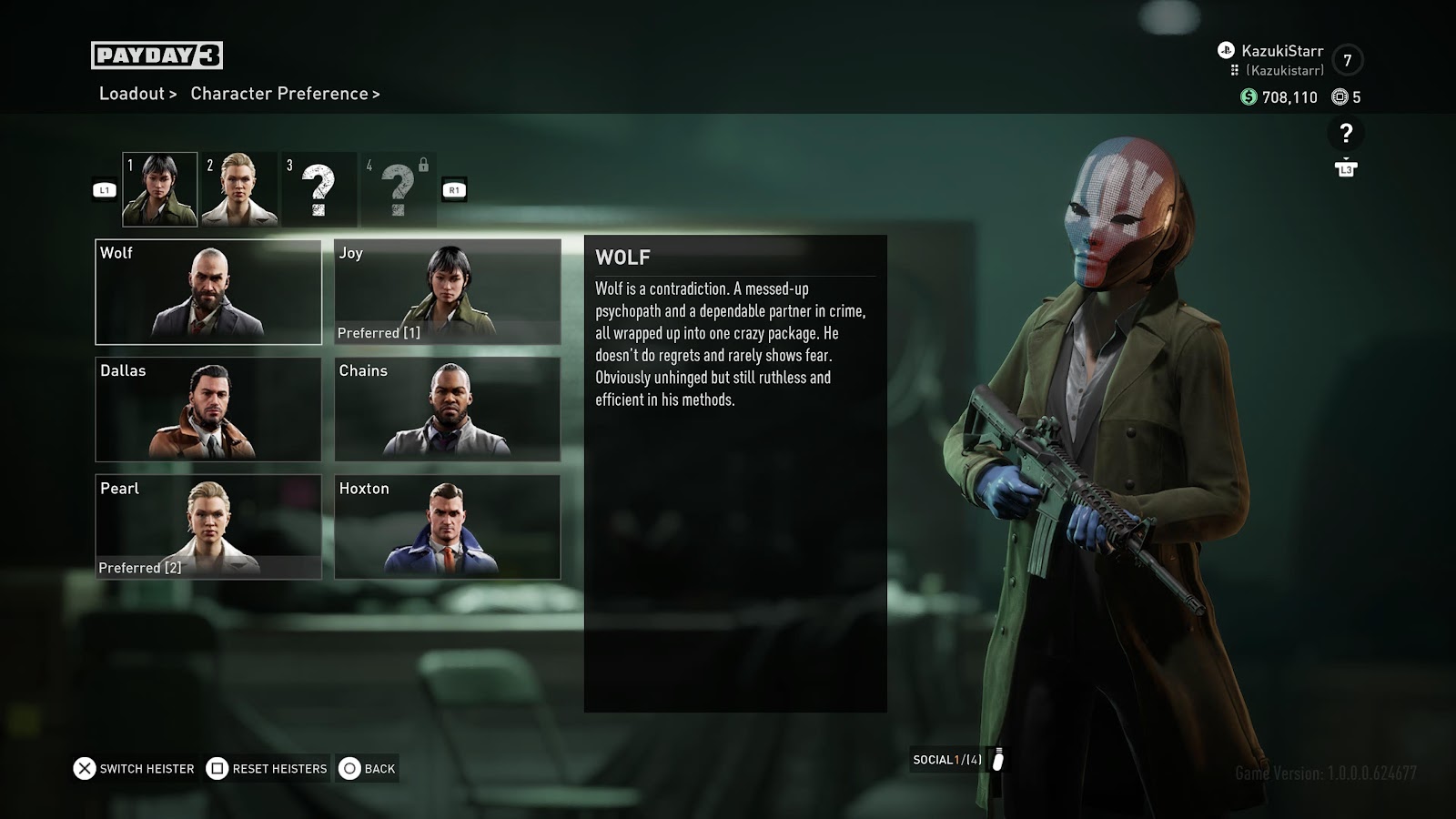This screenshot has height=819, width=1456.
Task: Select the locked preference slot 4
Action: pyautogui.click(x=398, y=189)
